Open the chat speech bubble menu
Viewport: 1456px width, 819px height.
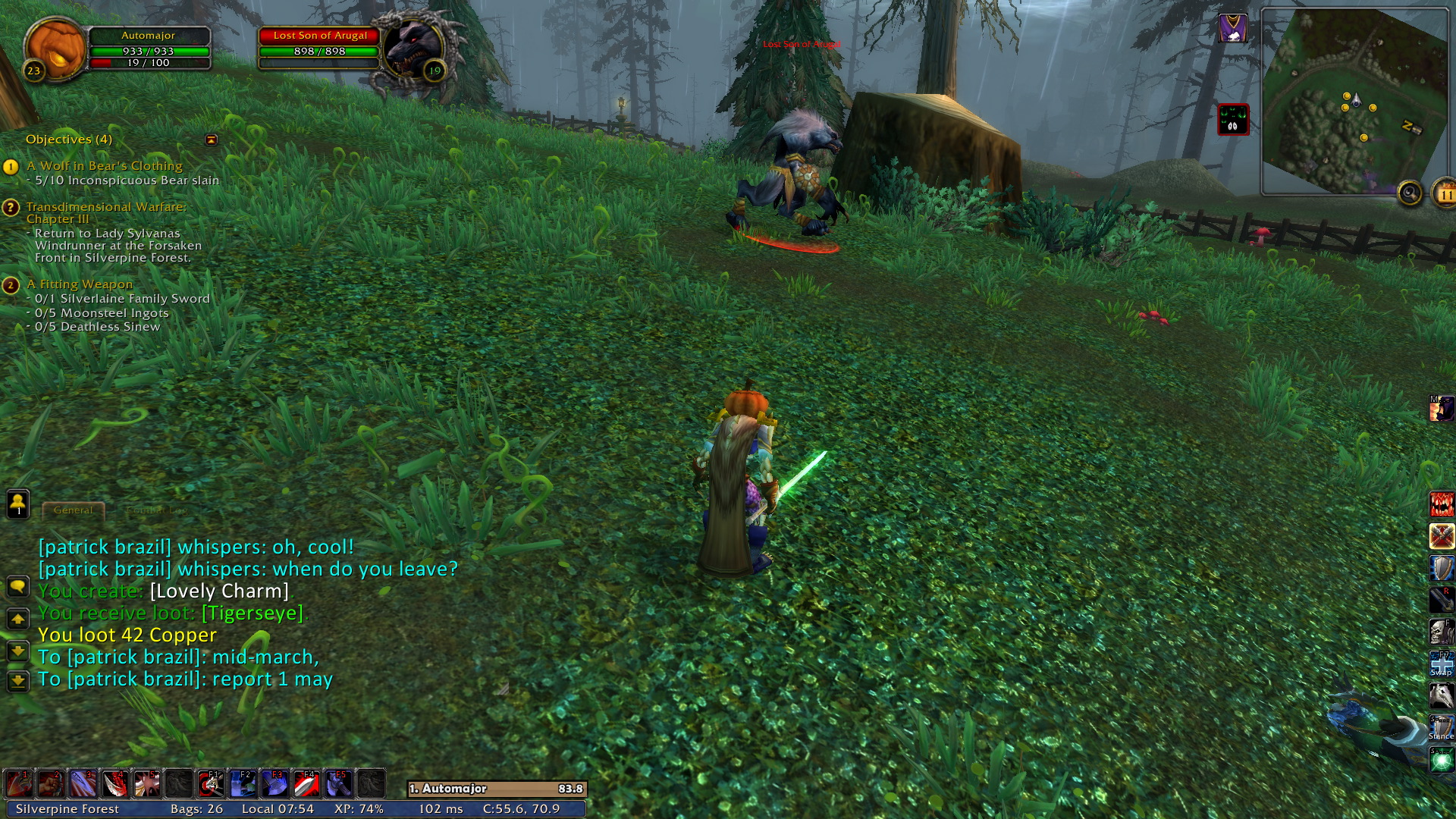click(17, 586)
